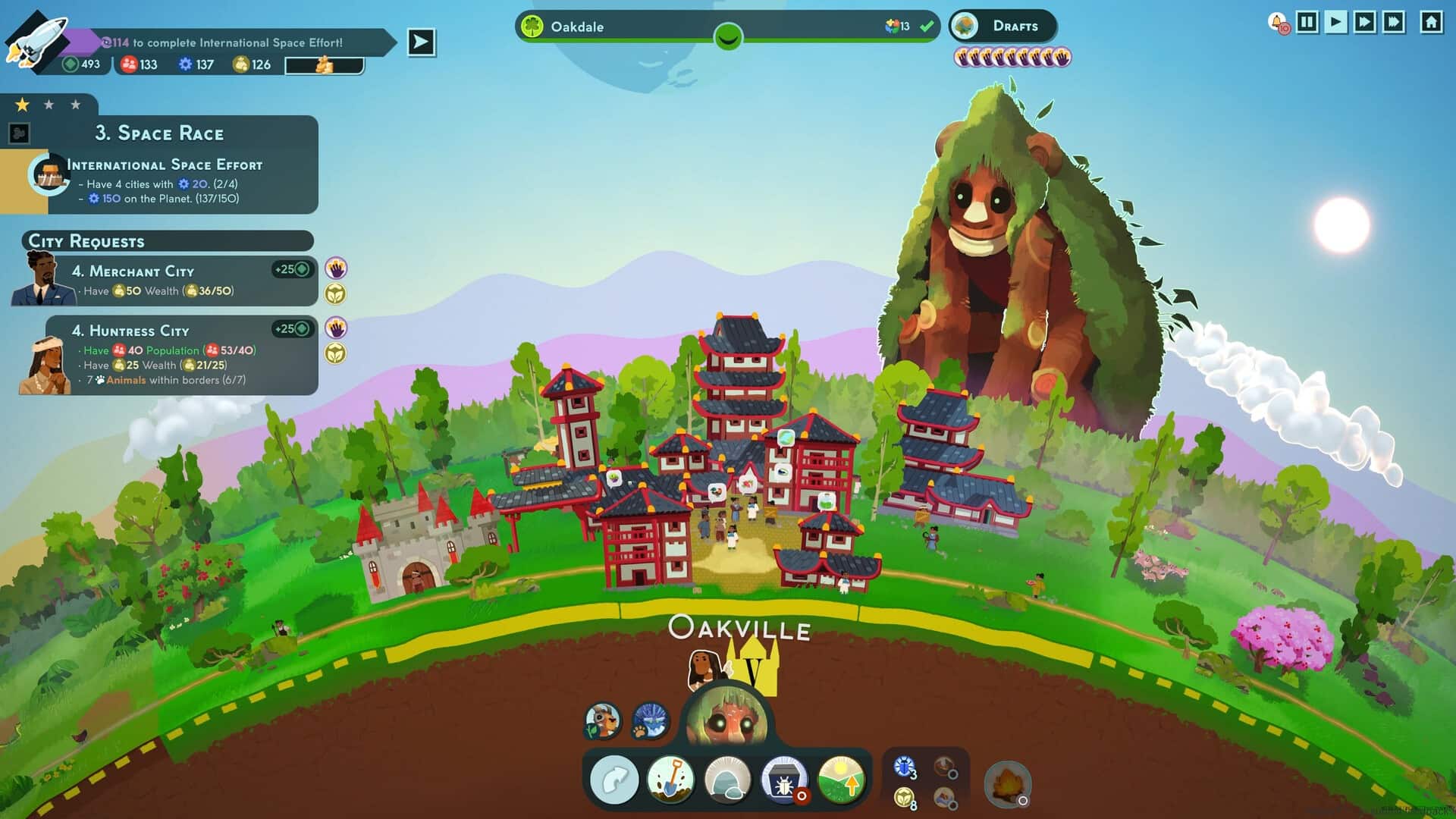Select the Merchant City request
This screenshot has width=1456, height=819.
(182, 281)
